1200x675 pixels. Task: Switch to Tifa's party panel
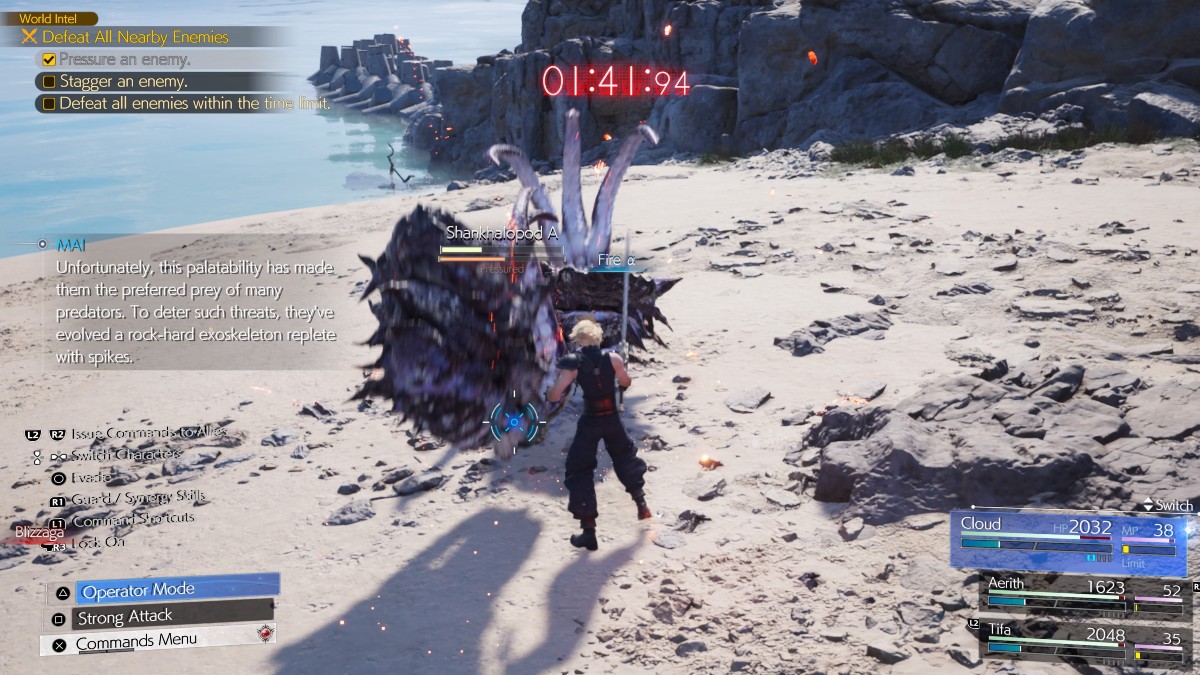click(1083, 640)
